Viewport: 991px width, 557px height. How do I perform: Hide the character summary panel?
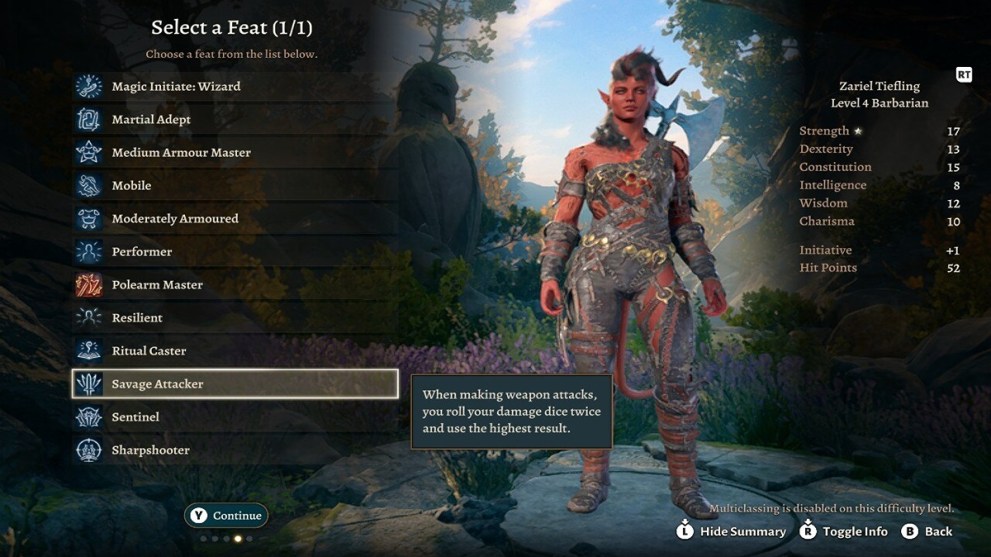tap(732, 531)
